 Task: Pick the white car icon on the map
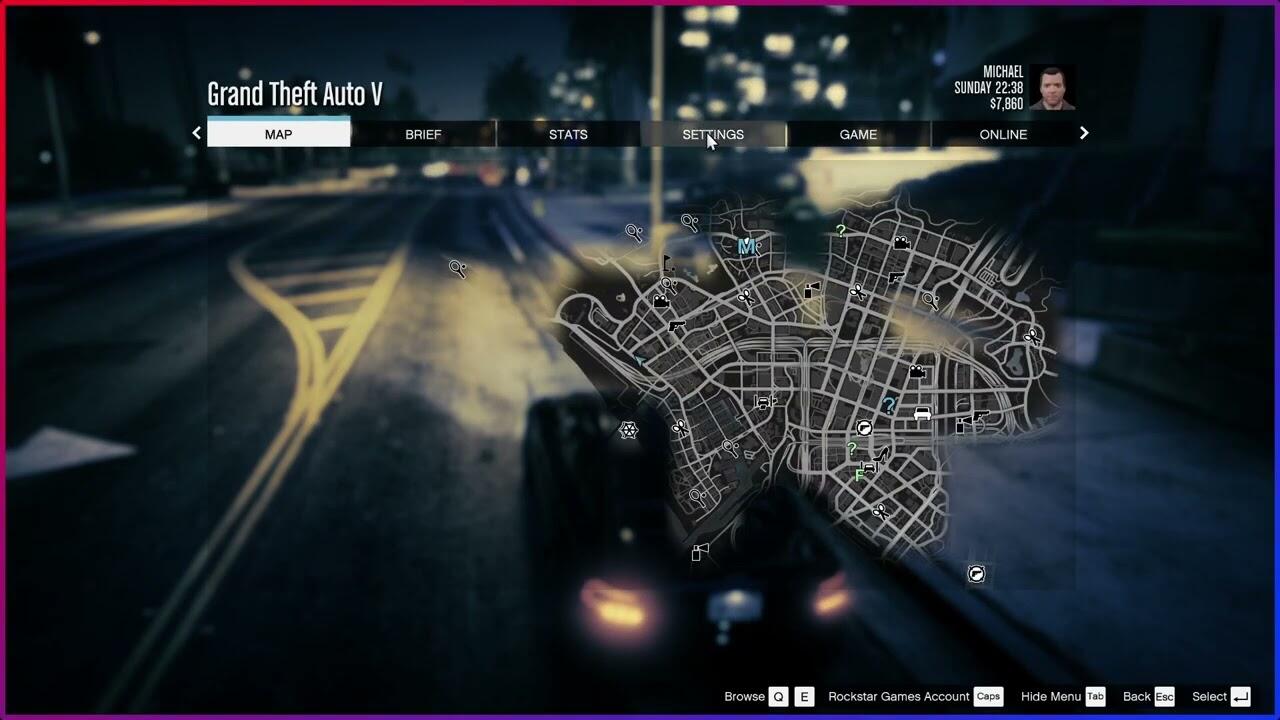pyautogui.click(x=922, y=413)
